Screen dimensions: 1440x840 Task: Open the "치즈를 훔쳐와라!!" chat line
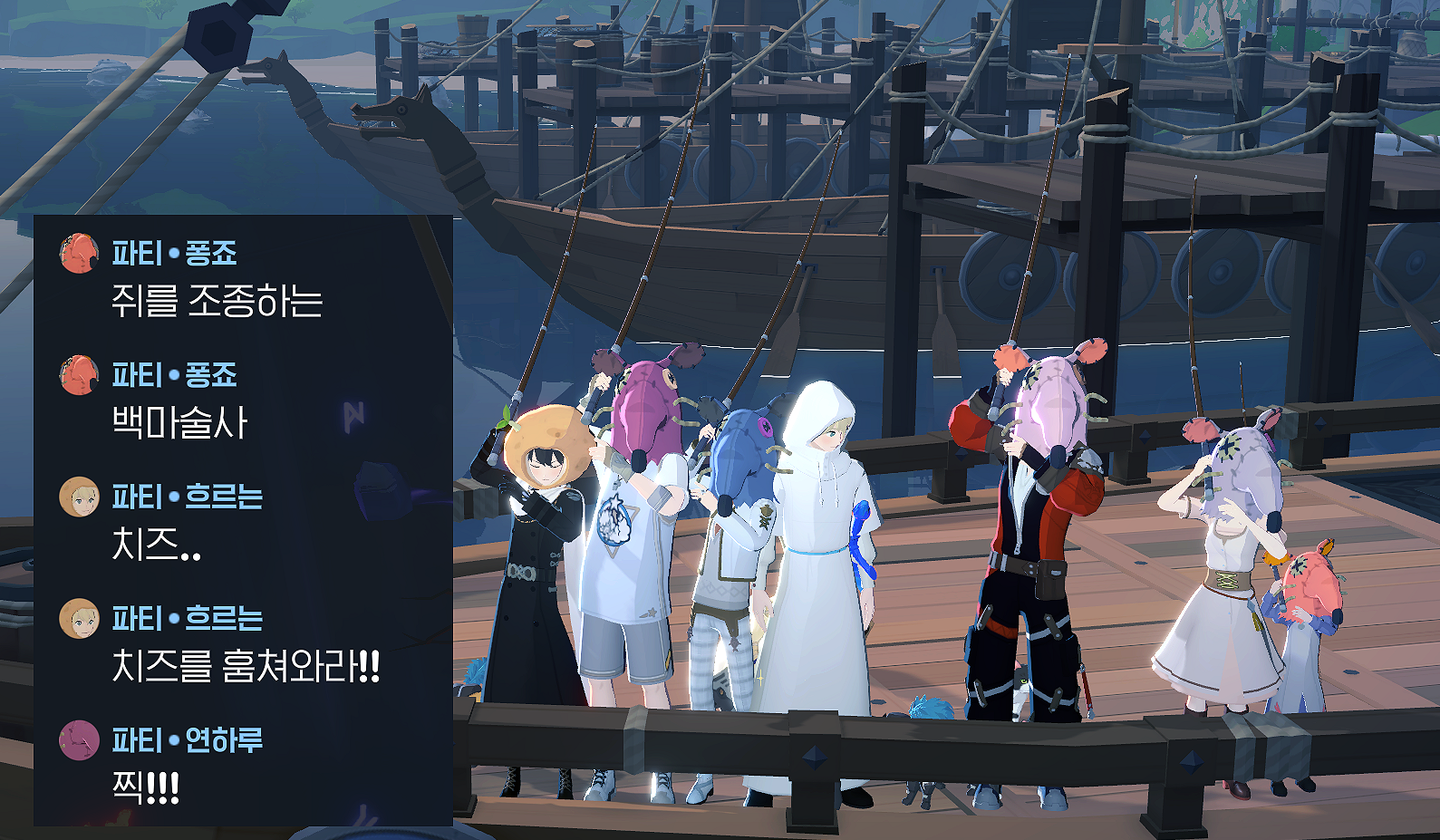245,667
